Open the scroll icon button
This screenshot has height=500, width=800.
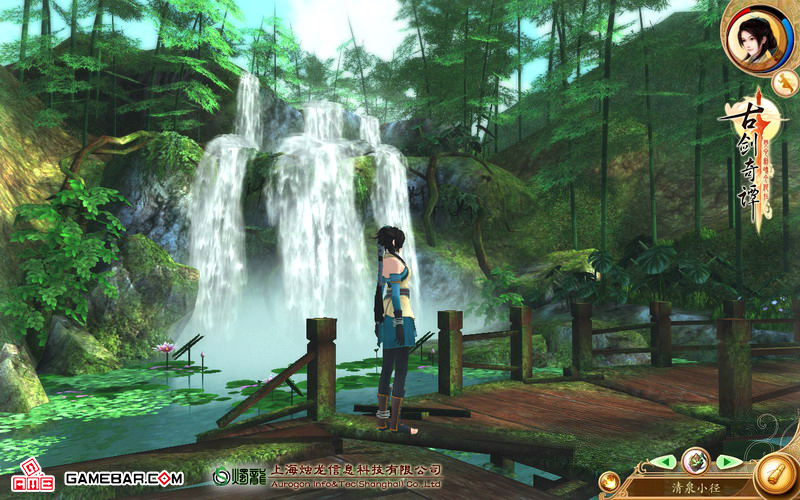click(775, 475)
